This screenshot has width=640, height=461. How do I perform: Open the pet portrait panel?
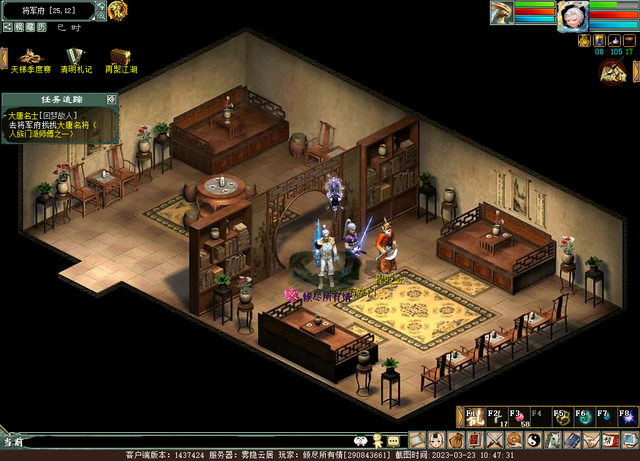pyautogui.click(x=500, y=13)
